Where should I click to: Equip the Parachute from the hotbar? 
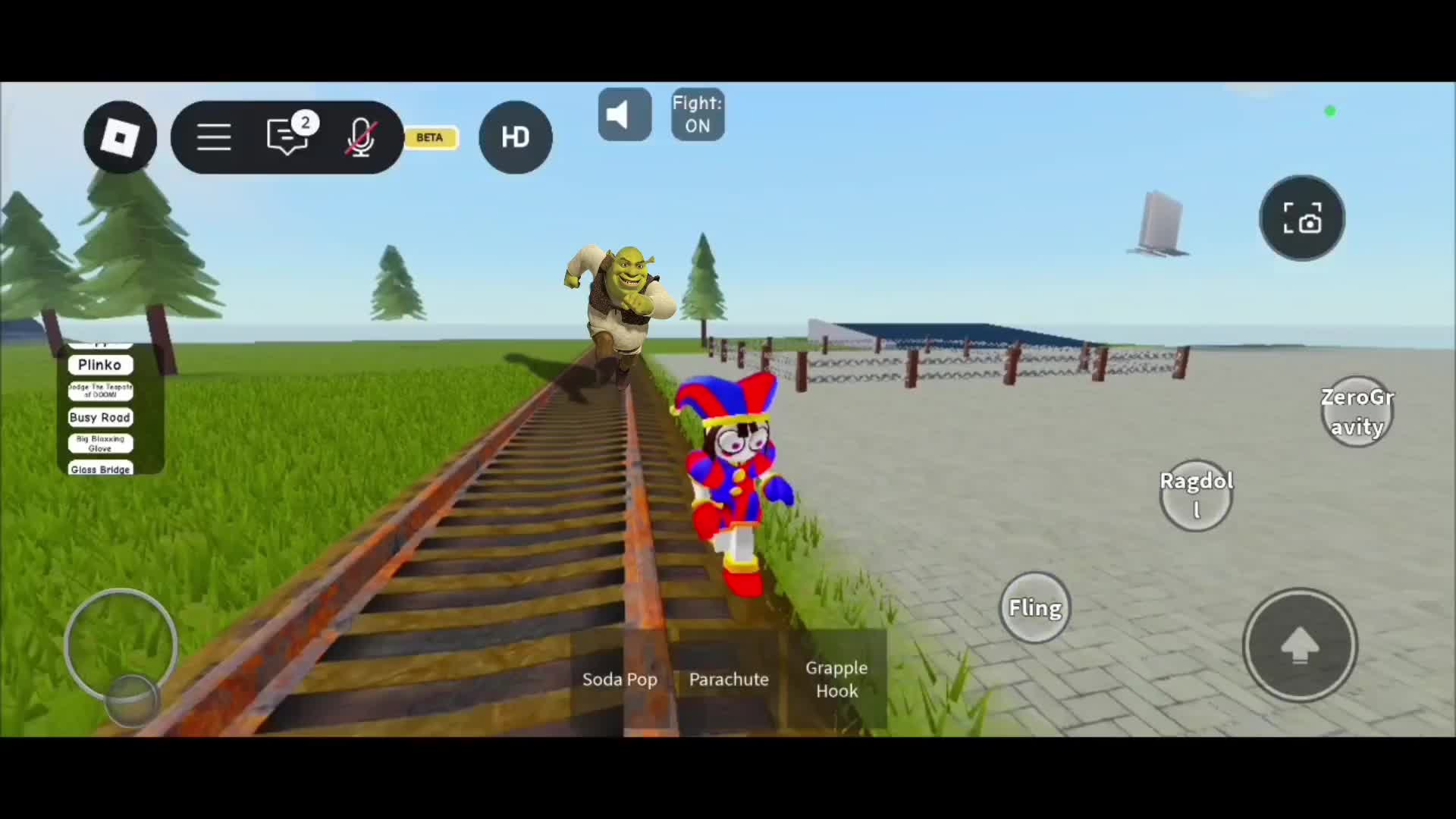(729, 679)
